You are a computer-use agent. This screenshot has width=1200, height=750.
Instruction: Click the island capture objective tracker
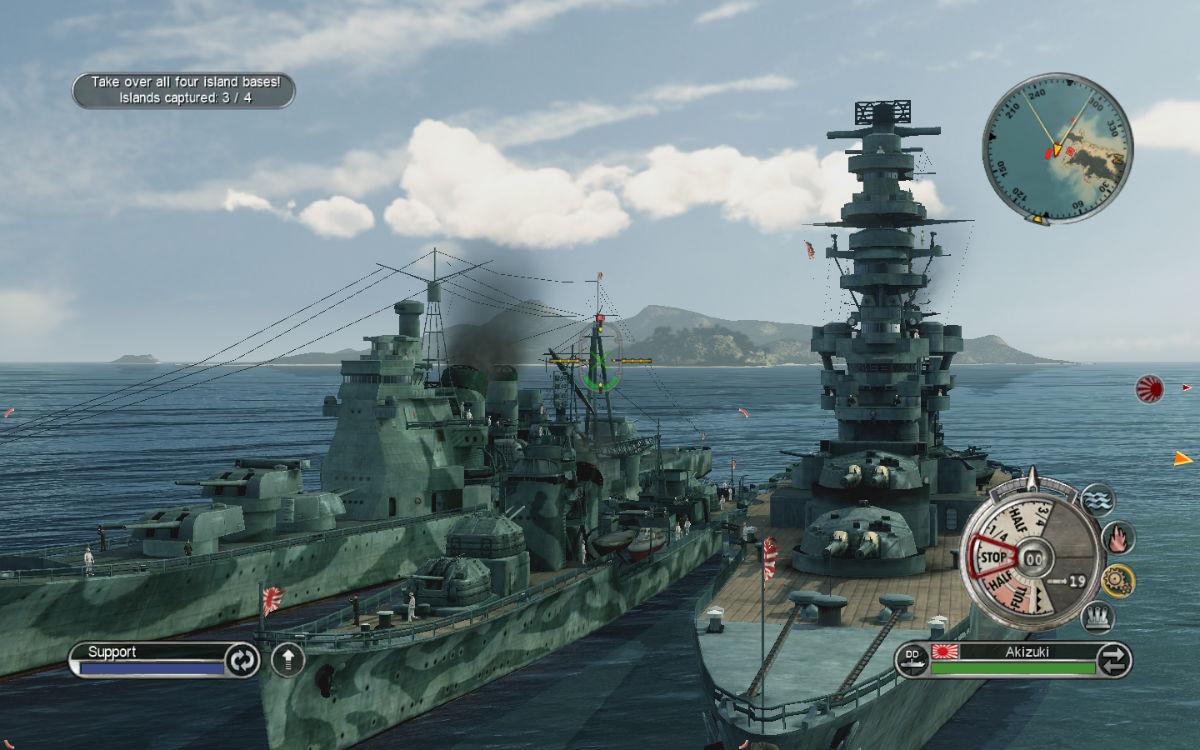click(x=183, y=90)
